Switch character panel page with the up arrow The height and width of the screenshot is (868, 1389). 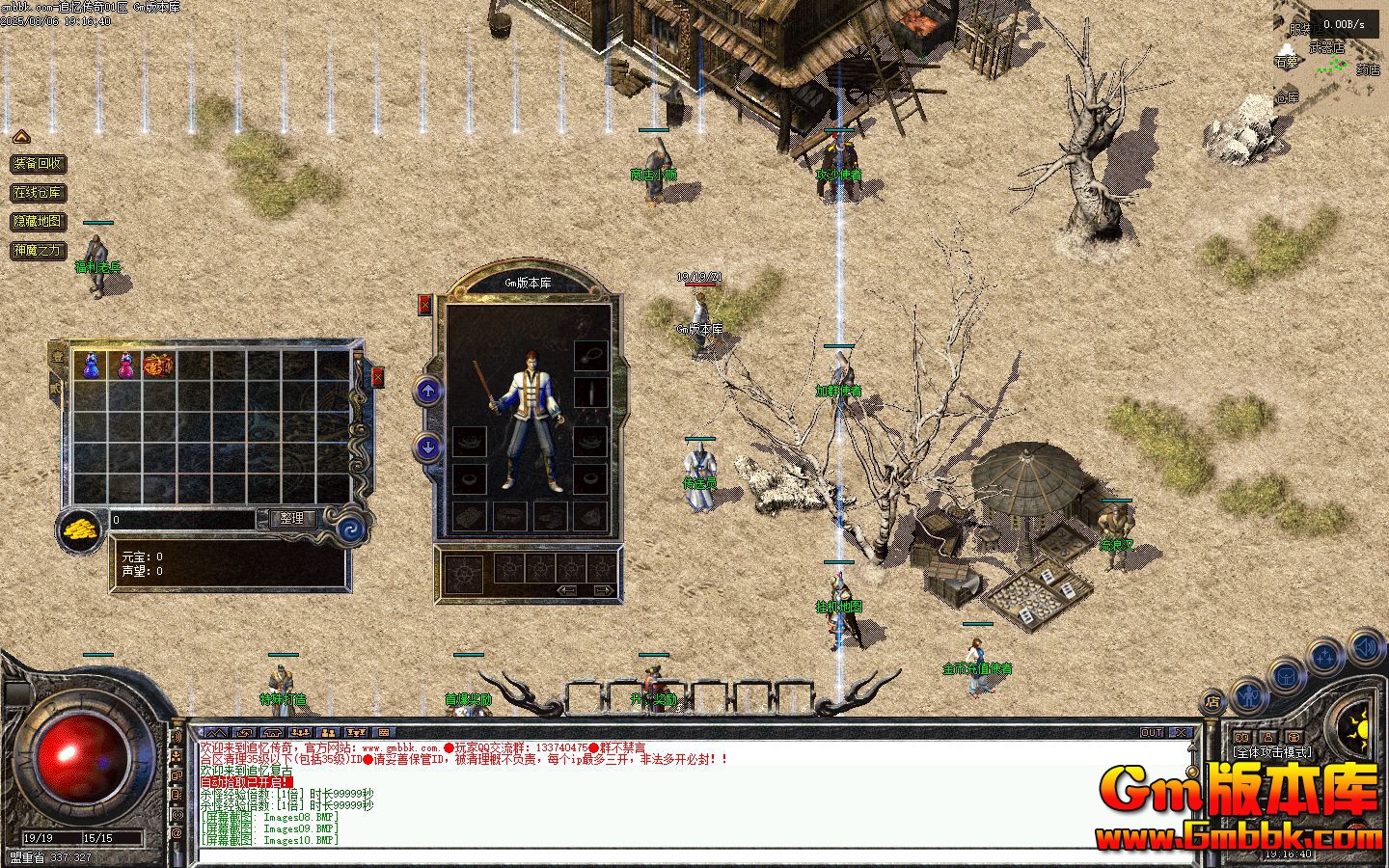coord(428,391)
